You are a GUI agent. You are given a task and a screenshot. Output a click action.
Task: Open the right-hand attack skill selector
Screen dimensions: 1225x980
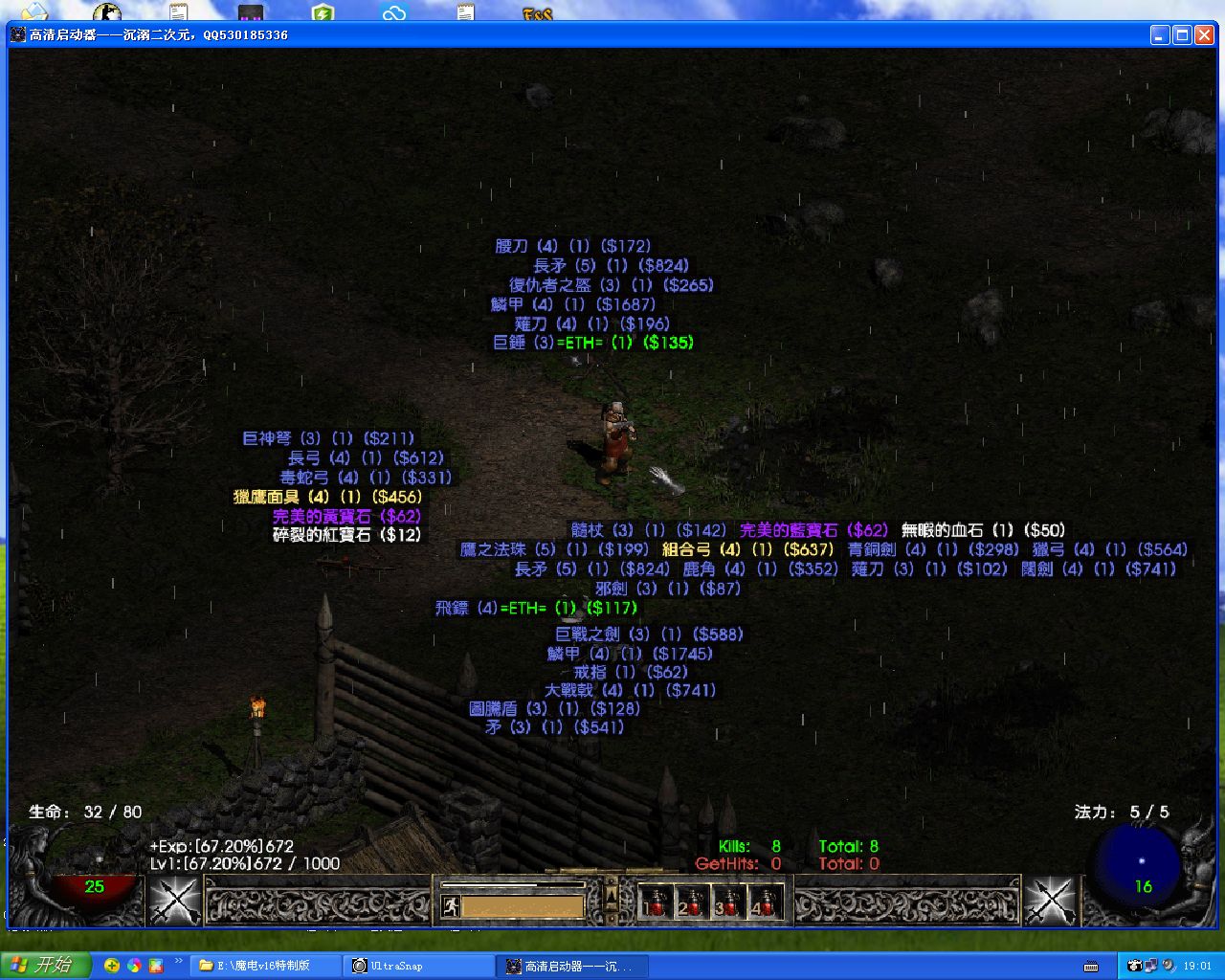click(x=1052, y=902)
